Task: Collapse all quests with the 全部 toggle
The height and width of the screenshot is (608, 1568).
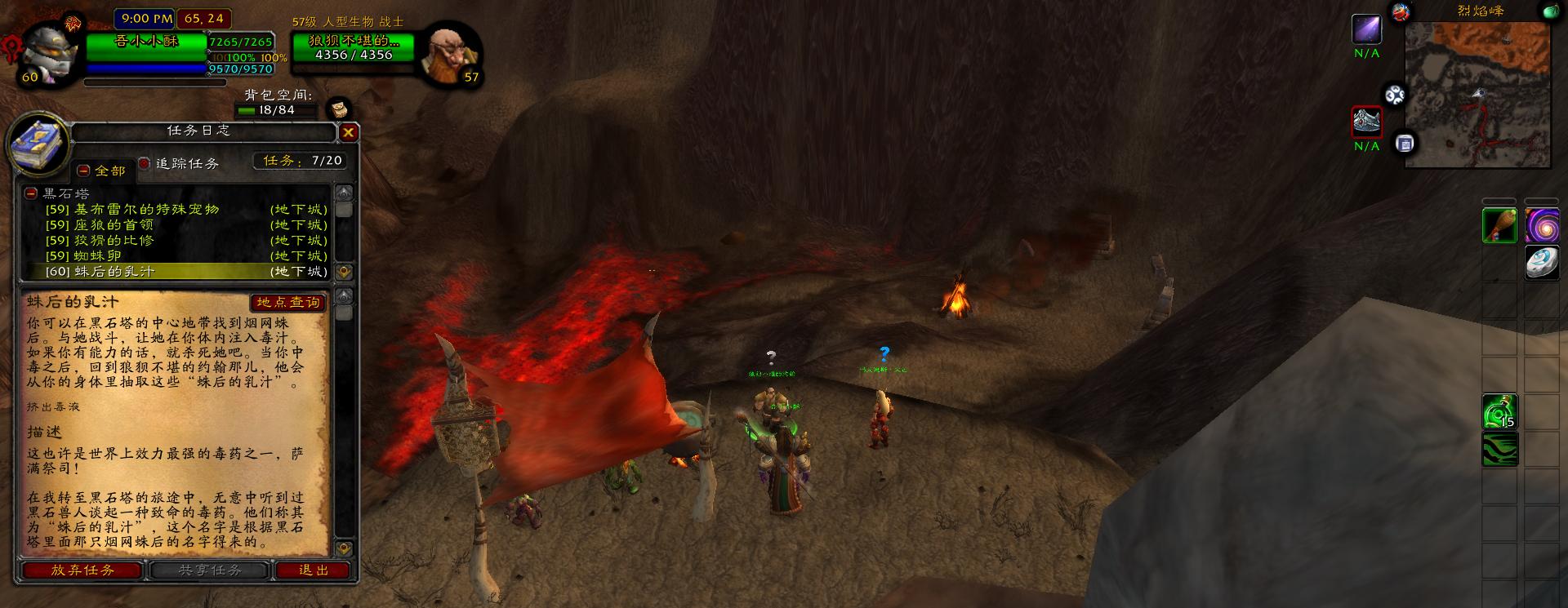Action: (x=83, y=171)
